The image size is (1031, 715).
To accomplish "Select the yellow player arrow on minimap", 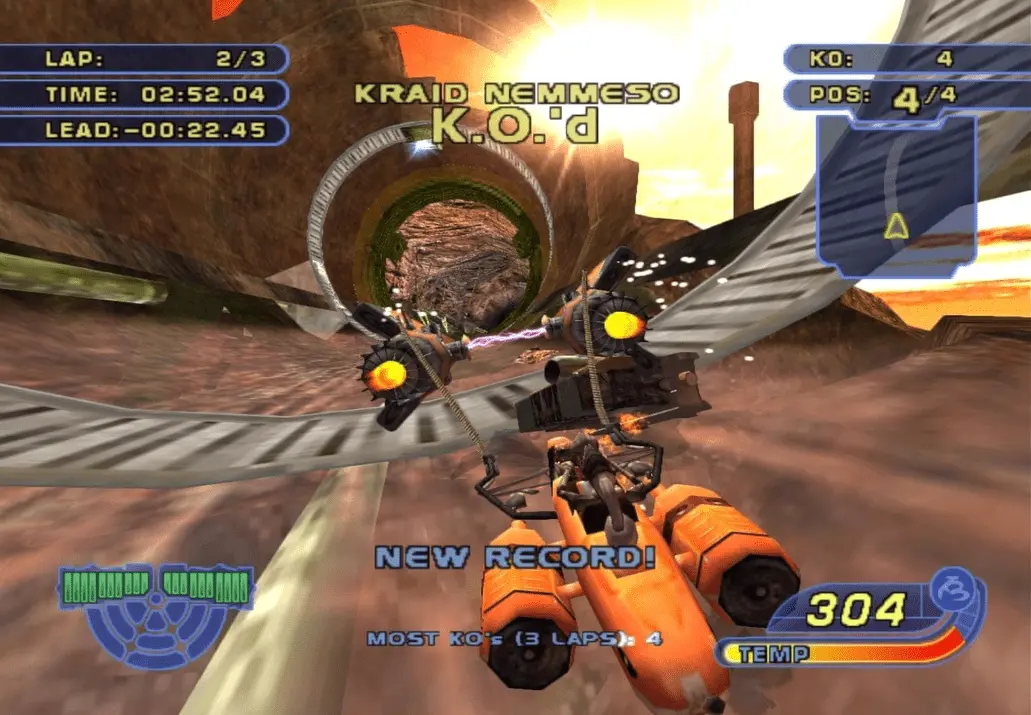I will [896, 227].
